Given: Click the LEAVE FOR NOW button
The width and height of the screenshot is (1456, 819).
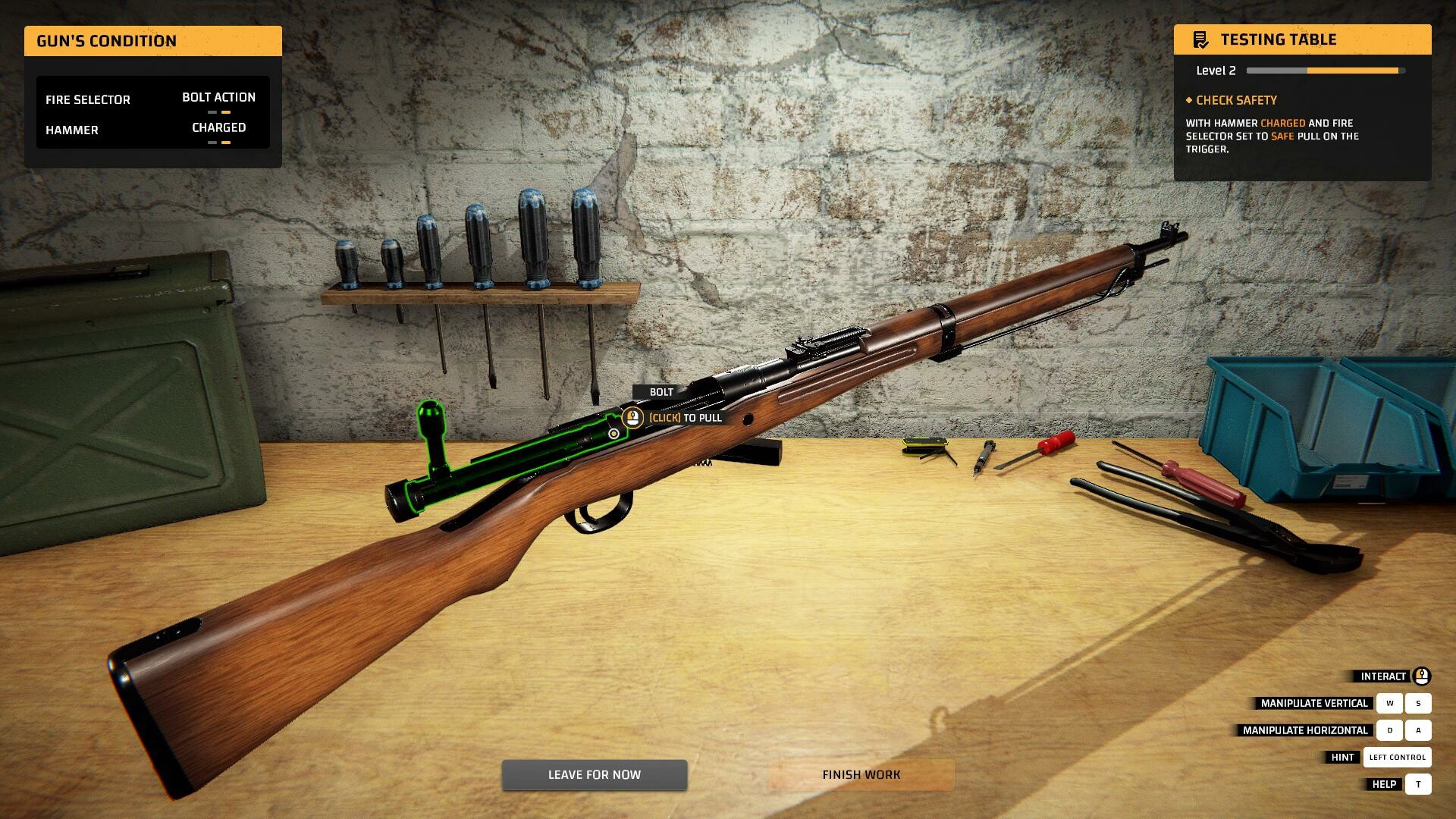Looking at the screenshot, I should pyautogui.click(x=594, y=774).
